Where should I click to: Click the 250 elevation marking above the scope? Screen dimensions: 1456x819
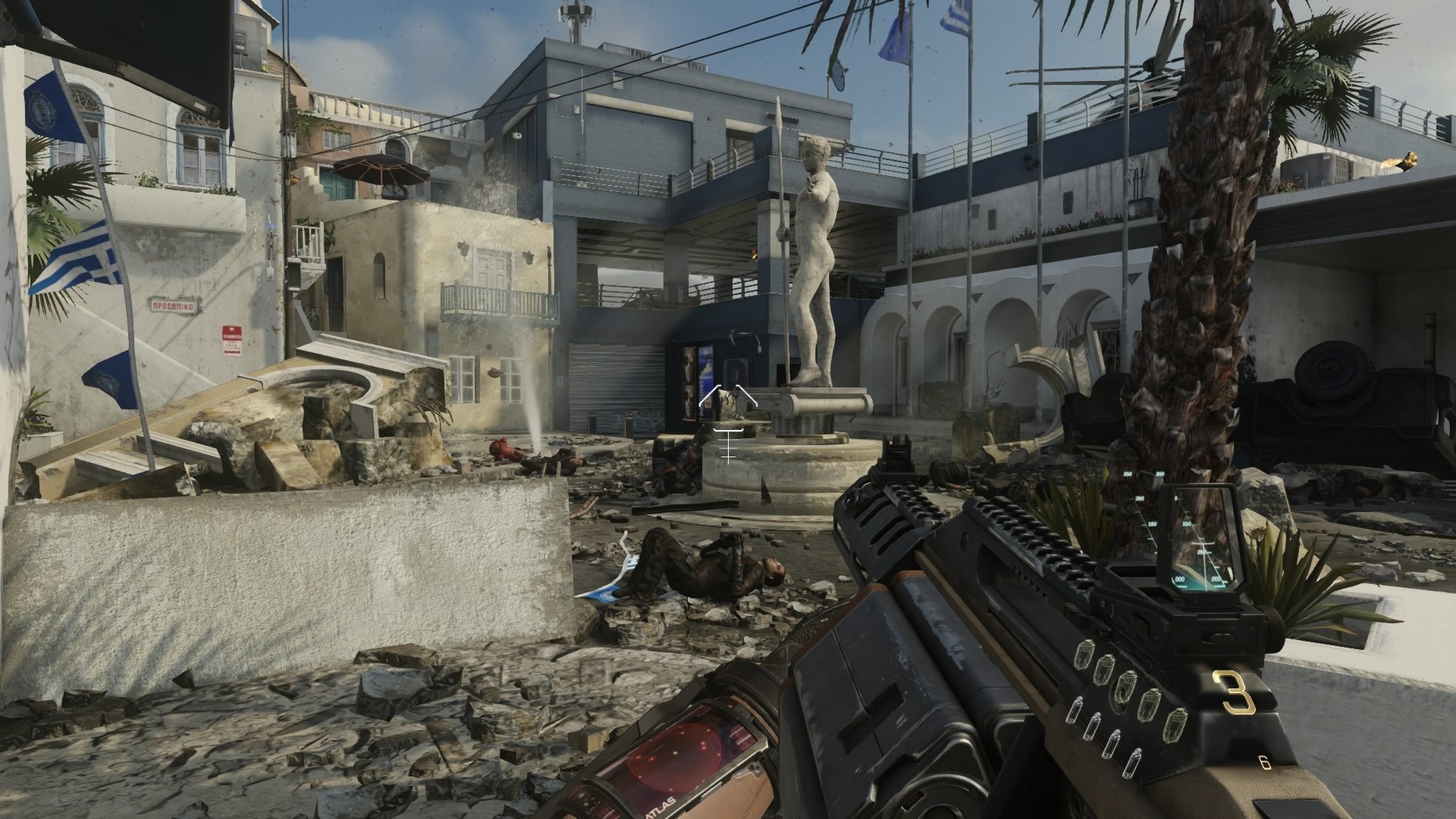tap(1140, 498)
